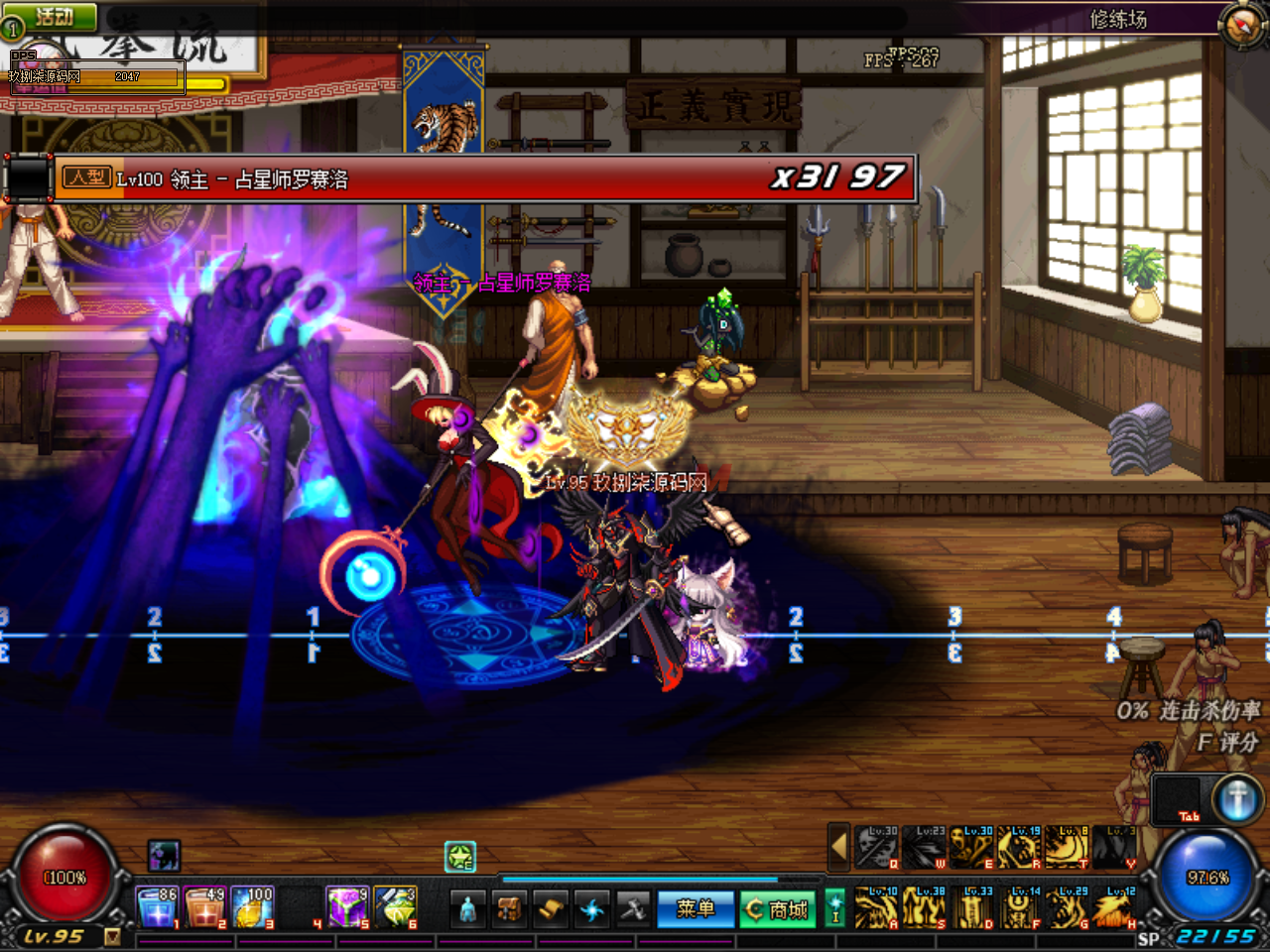This screenshot has height=952, width=1270.
Task: Activate the Lv.30 skill on key E
Action: pyautogui.click(x=972, y=848)
